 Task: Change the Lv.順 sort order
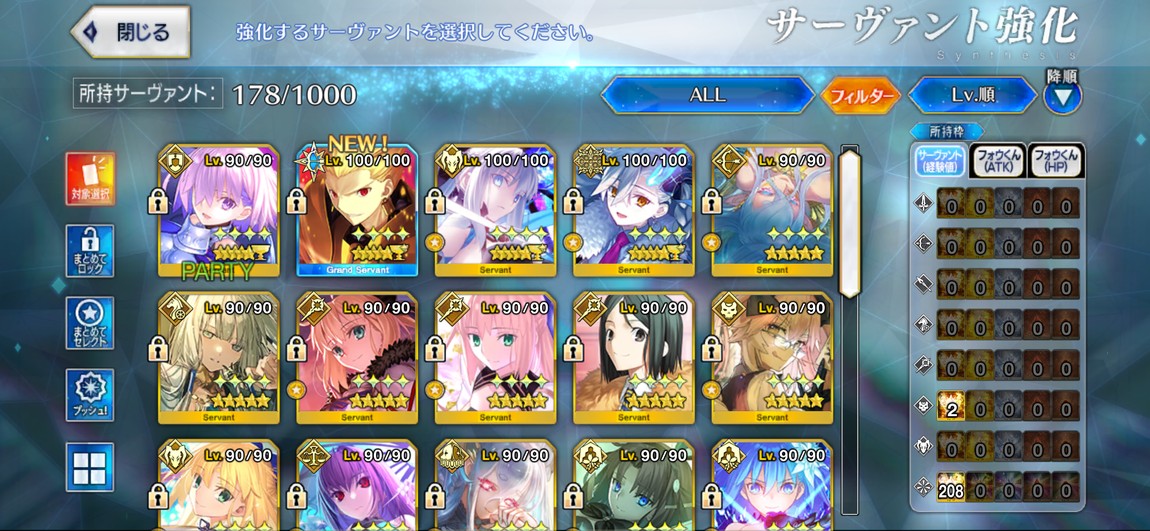pyautogui.click(x=972, y=96)
